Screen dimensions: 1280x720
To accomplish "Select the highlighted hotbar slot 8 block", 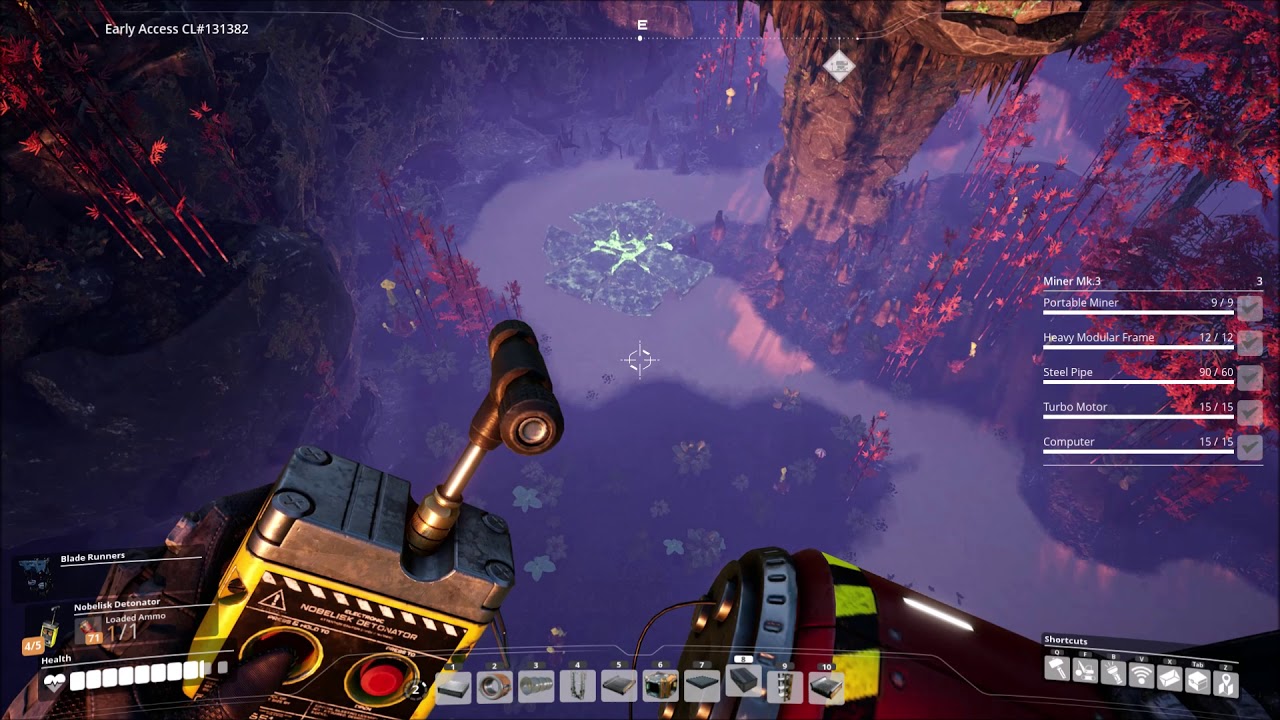I will click(x=743, y=682).
